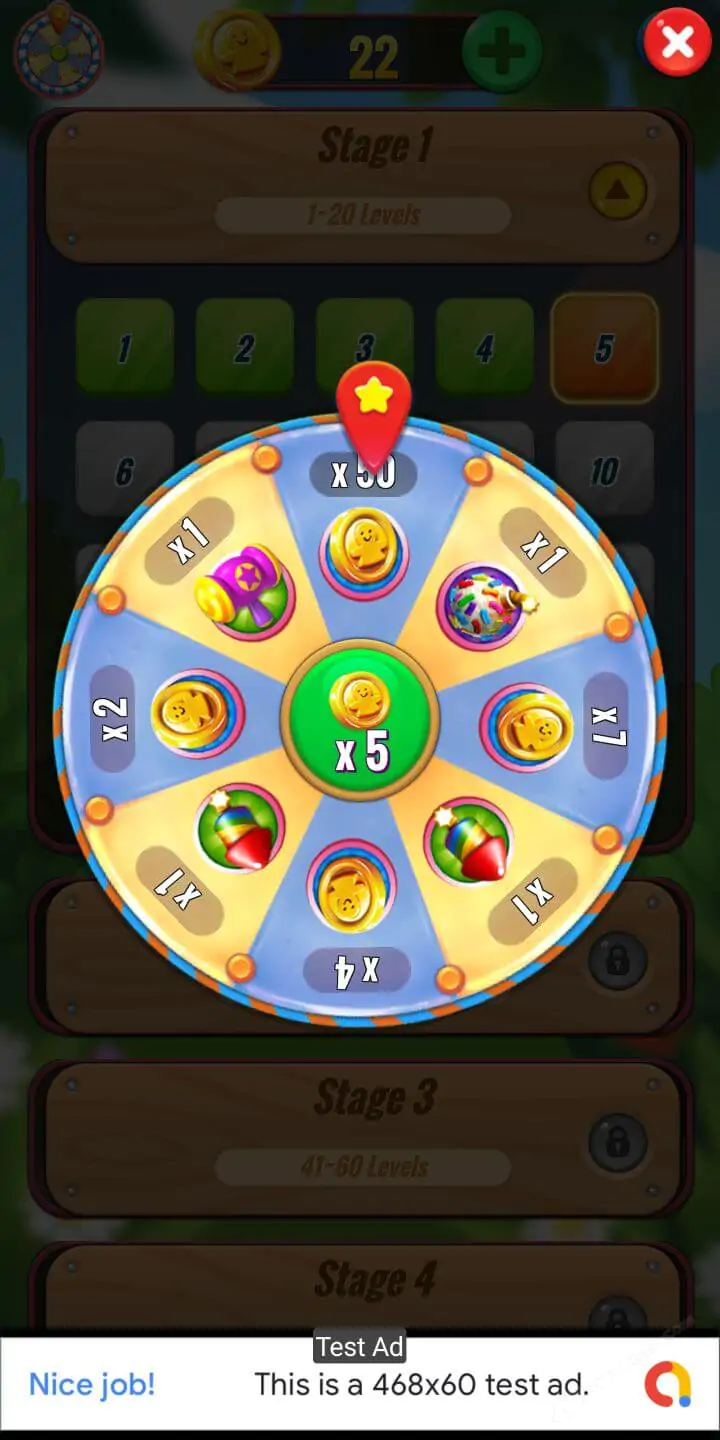Collapse Stage 1 with the yellow arrow
This screenshot has width=720, height=1440.
[x=618, y=190]
